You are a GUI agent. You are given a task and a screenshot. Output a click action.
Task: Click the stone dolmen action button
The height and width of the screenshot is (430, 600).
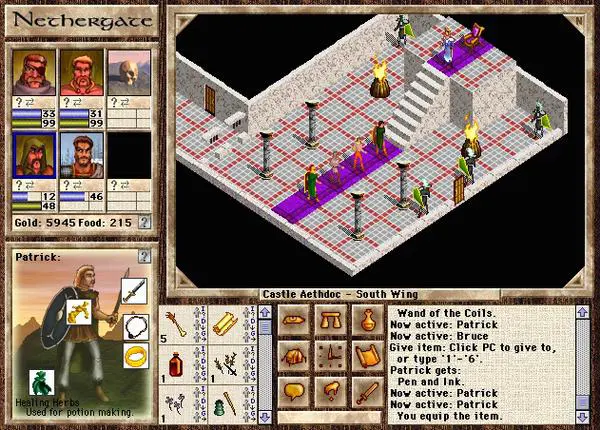pos(331,322)
